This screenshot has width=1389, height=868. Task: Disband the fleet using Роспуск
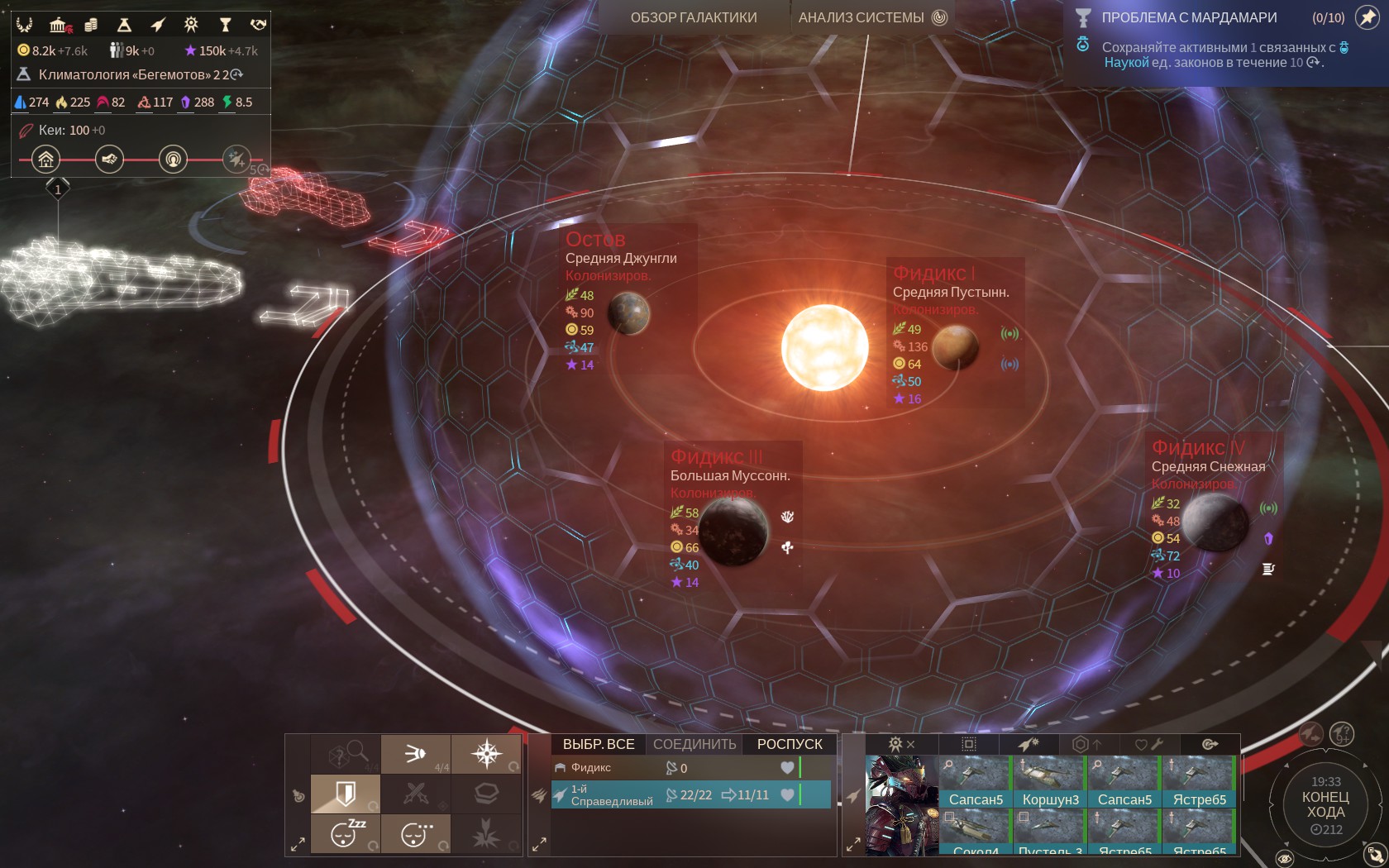click(x=790, y=744)
